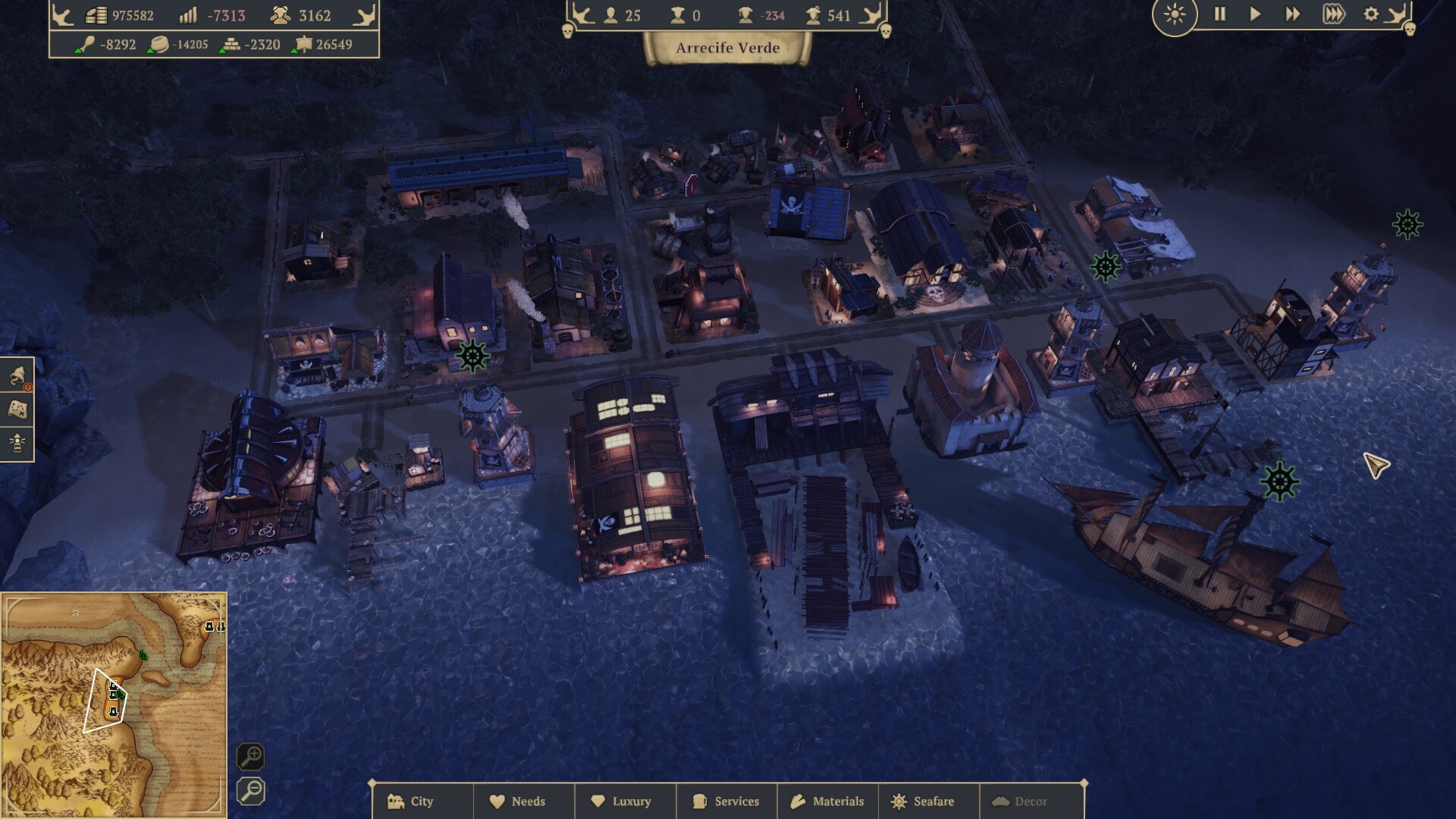Click the skull icon below the speed controls
Screen dimensions: 1456x819
pyautogui.click(x=1408, y=29)
